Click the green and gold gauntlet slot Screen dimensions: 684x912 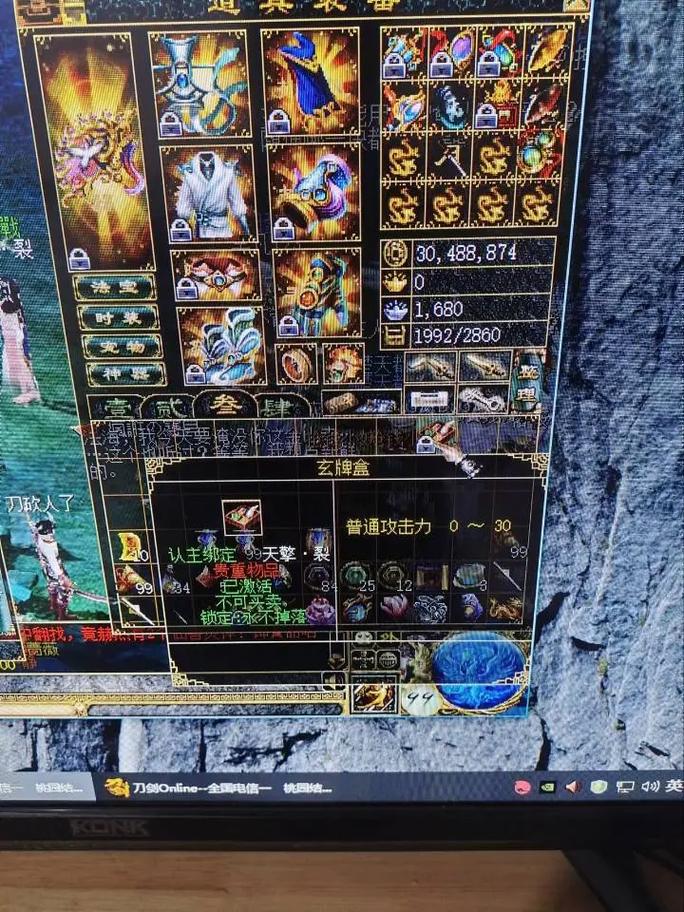[x=317, y=291]
